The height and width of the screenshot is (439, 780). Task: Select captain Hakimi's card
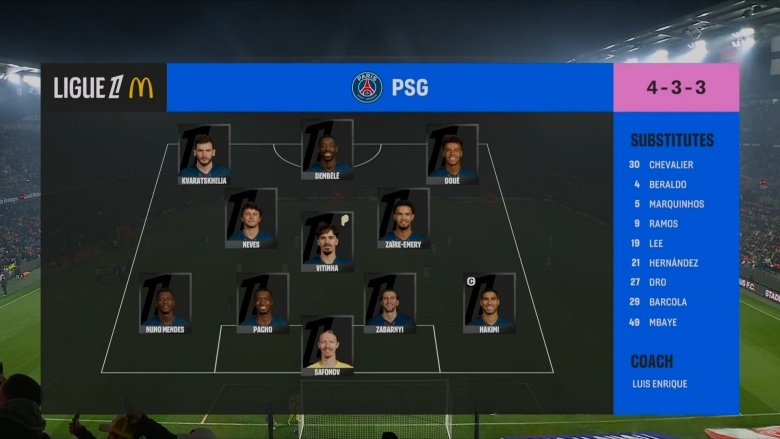click(x=490, y=302)
